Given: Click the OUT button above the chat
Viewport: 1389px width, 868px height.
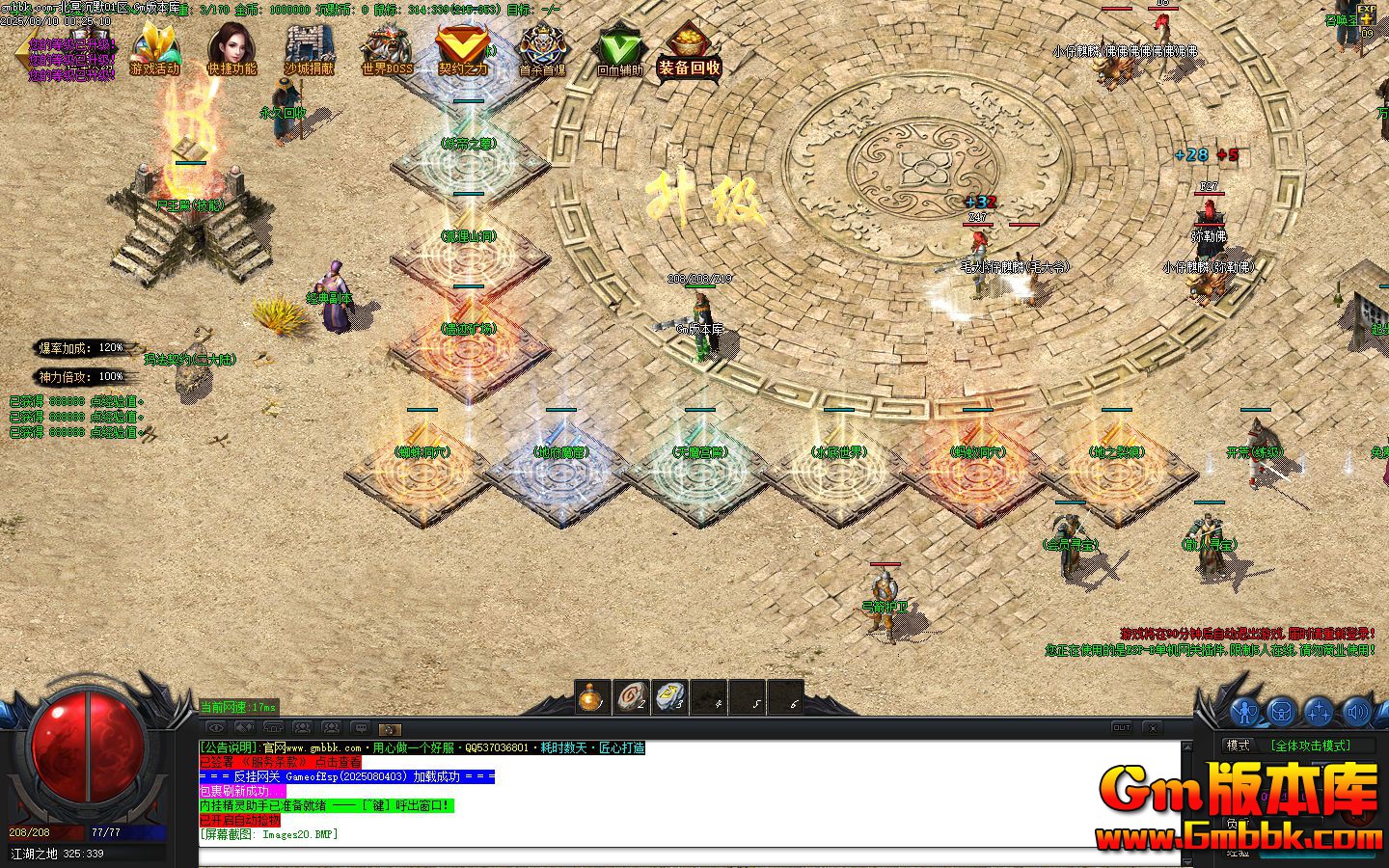Looking at the screenshot, I should (1122, 727).
